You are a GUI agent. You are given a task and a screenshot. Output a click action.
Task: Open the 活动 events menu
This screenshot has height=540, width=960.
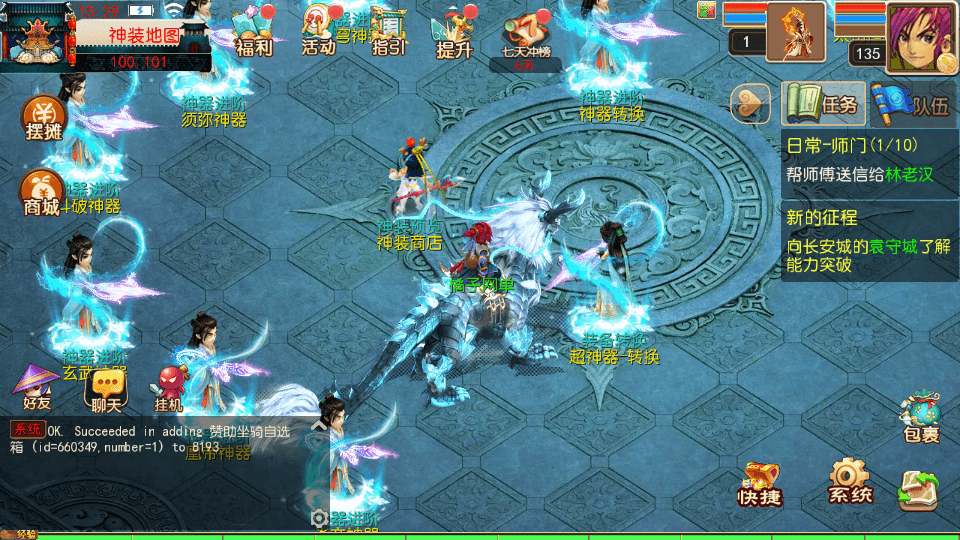coord(319,31)
